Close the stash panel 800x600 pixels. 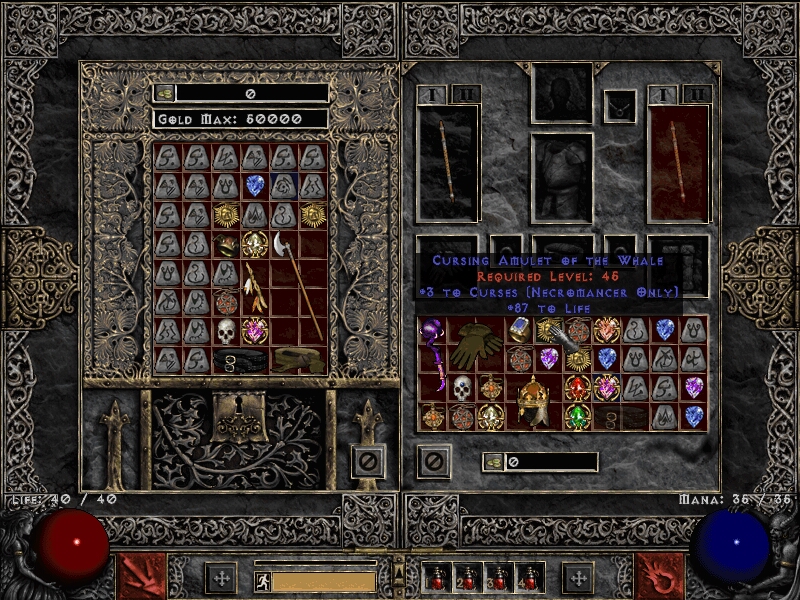coord(368,461)
